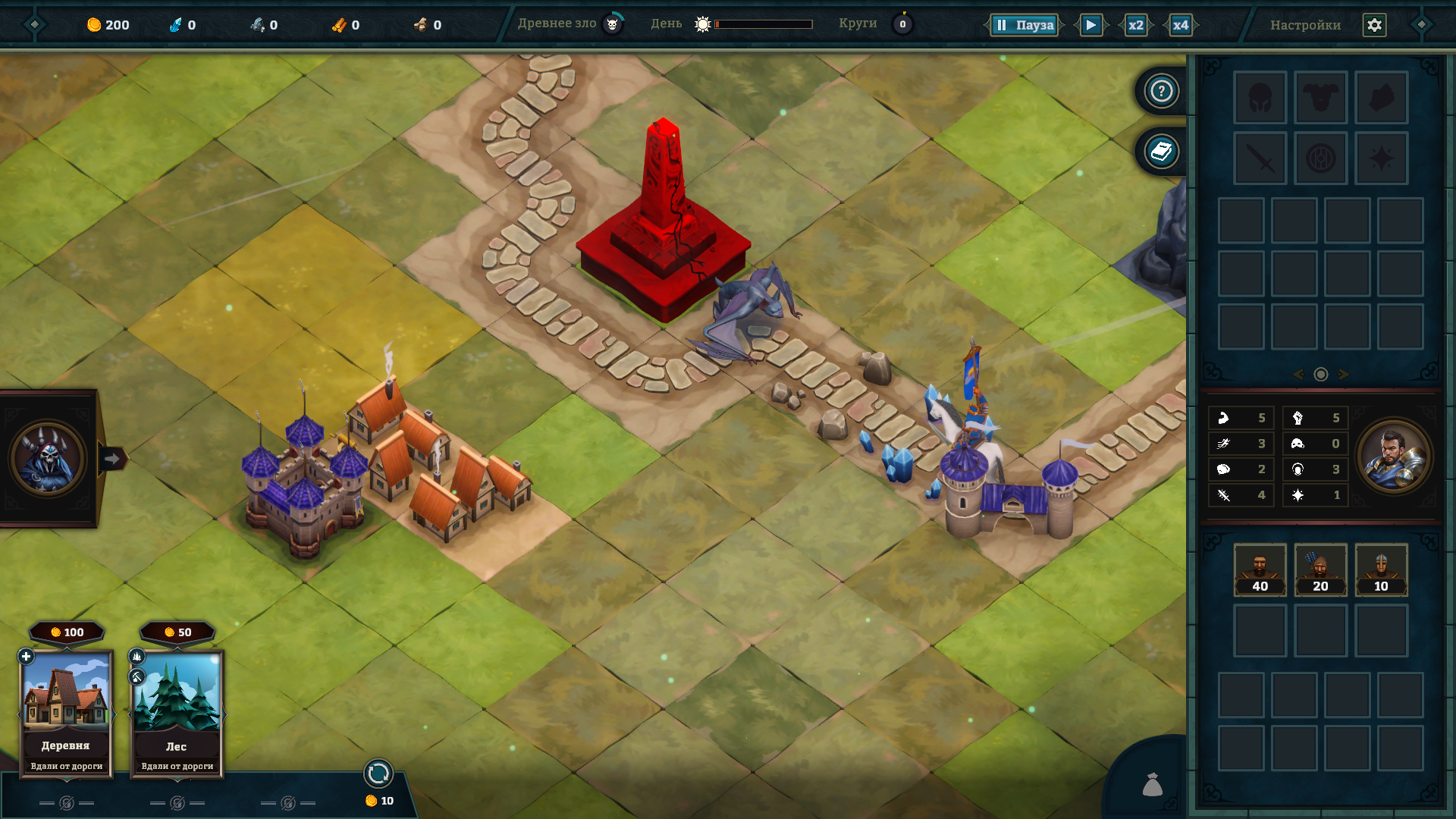Open the loot bag icon
This screenshot has width=1456, height=819.
coord(1152,785)
